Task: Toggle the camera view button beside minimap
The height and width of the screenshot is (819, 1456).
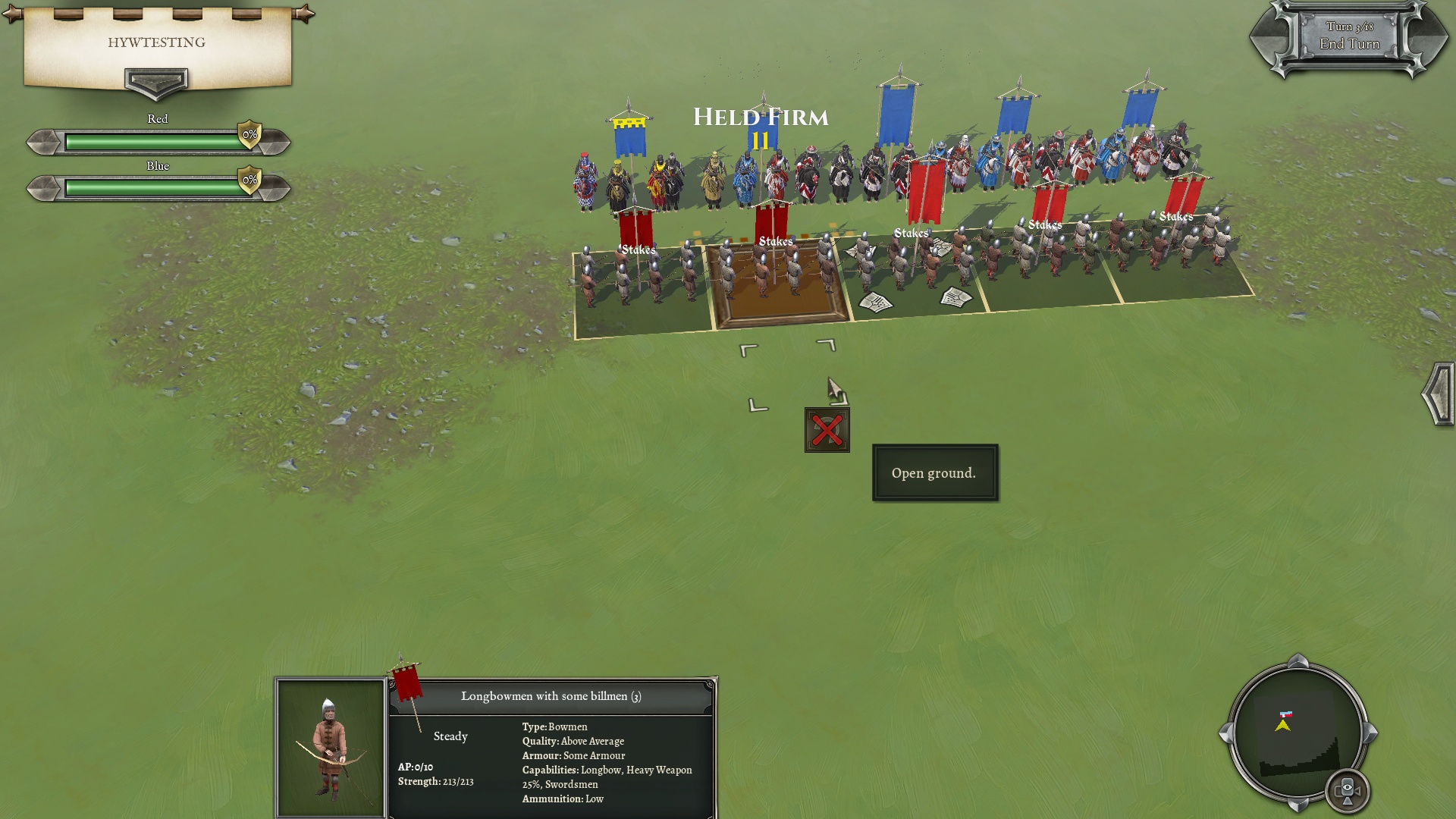Action: pos(1348,790)
